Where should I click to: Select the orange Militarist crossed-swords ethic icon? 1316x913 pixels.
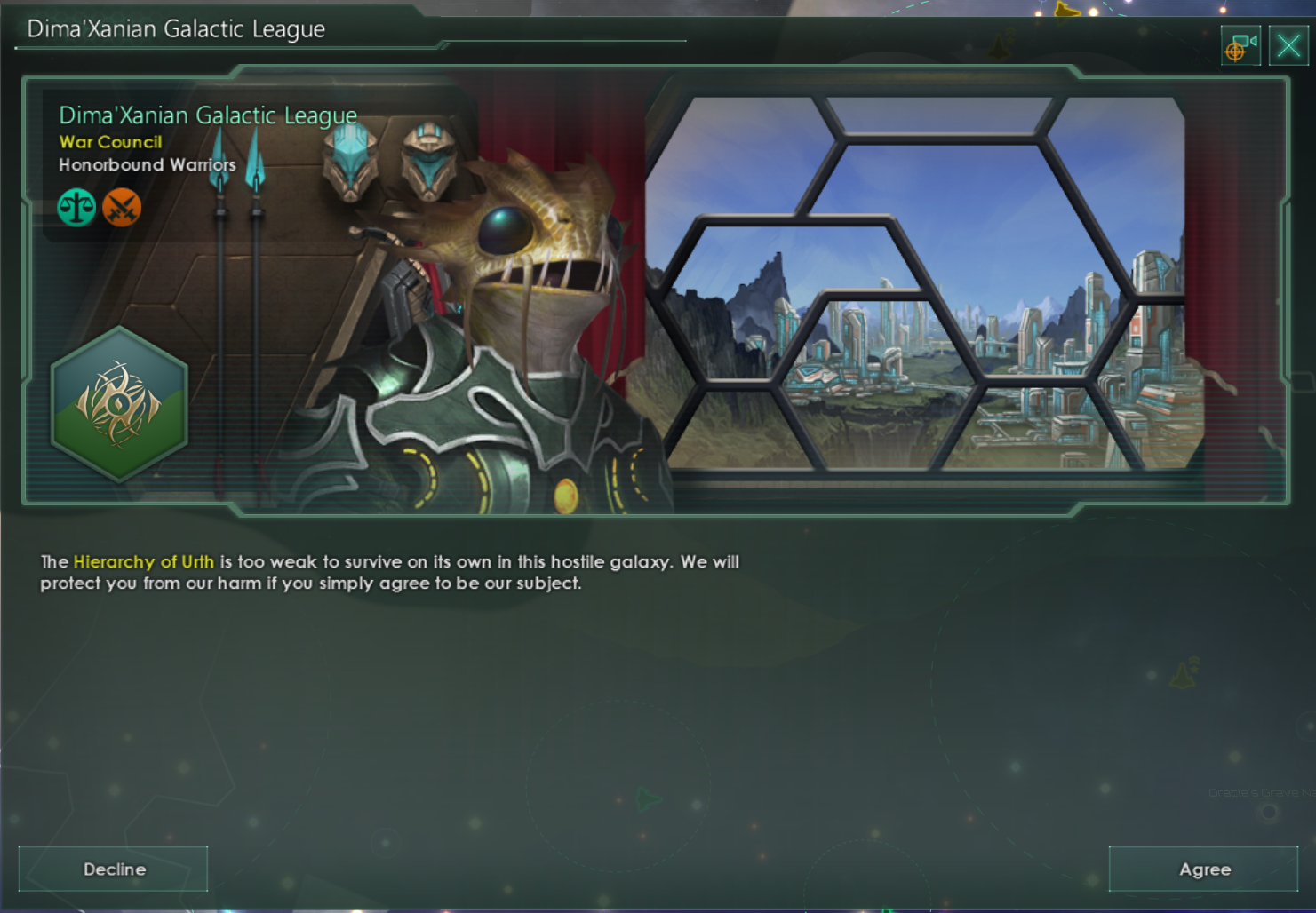[123, 207]
